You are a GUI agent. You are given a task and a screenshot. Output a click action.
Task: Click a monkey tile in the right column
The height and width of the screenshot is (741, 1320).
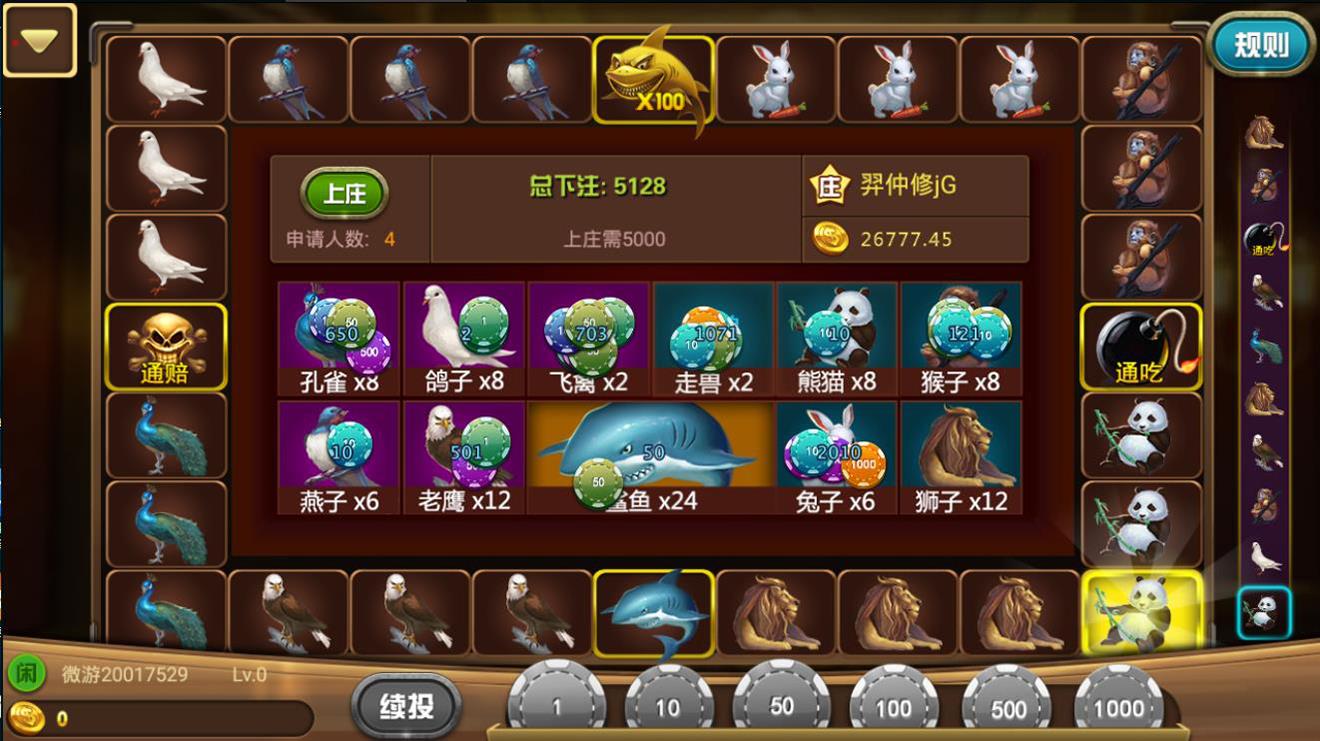(1140, 77)
